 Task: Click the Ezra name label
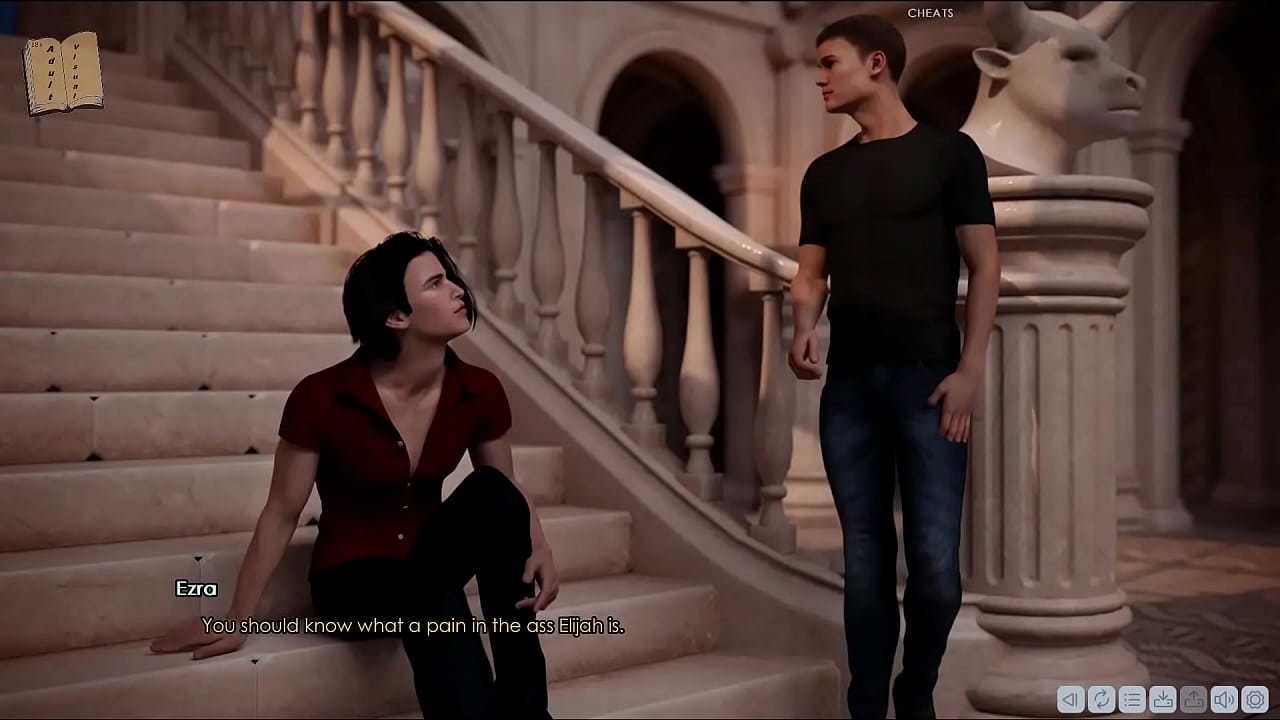[197, 590]
